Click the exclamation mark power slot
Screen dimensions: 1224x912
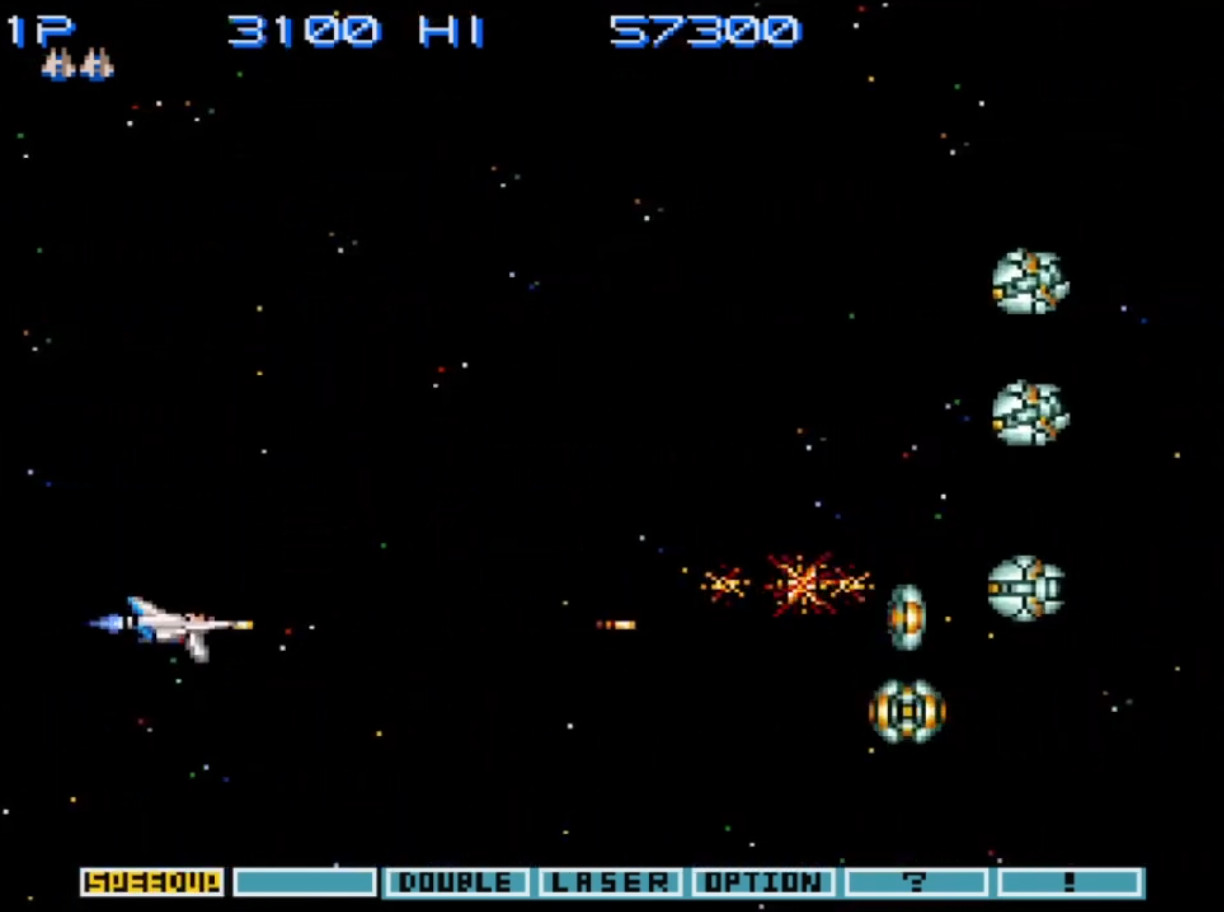point(1070,882)
